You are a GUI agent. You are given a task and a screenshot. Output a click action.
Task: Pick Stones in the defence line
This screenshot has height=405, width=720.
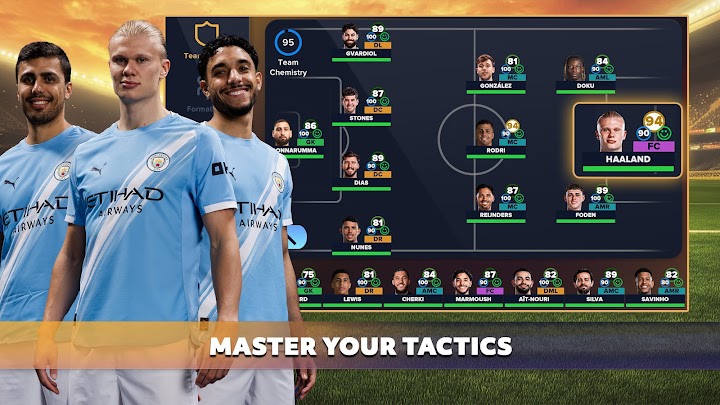[361, 105]
